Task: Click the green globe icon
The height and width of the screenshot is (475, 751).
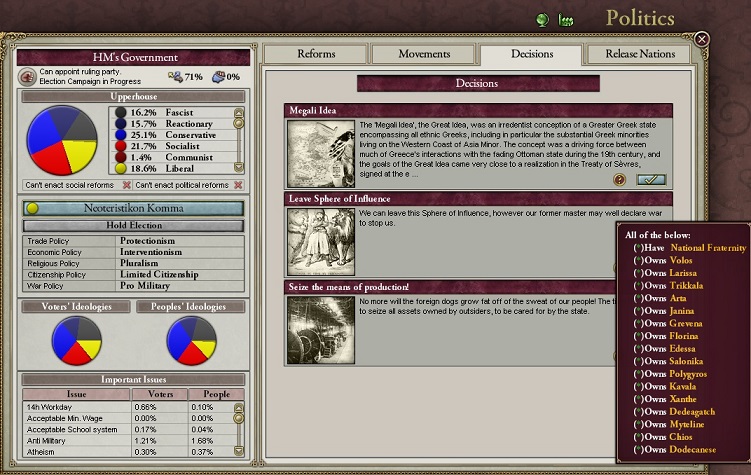Action: tap(543, 19)
